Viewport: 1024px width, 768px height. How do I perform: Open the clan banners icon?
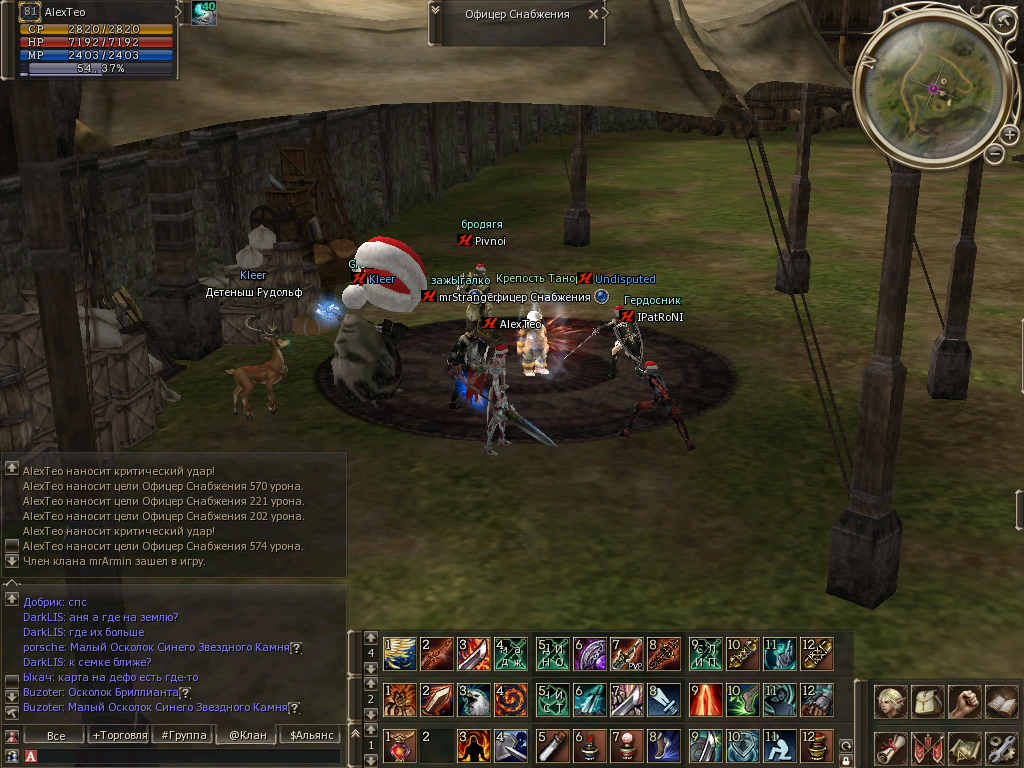pyautogui.click(x=927, y=747)
